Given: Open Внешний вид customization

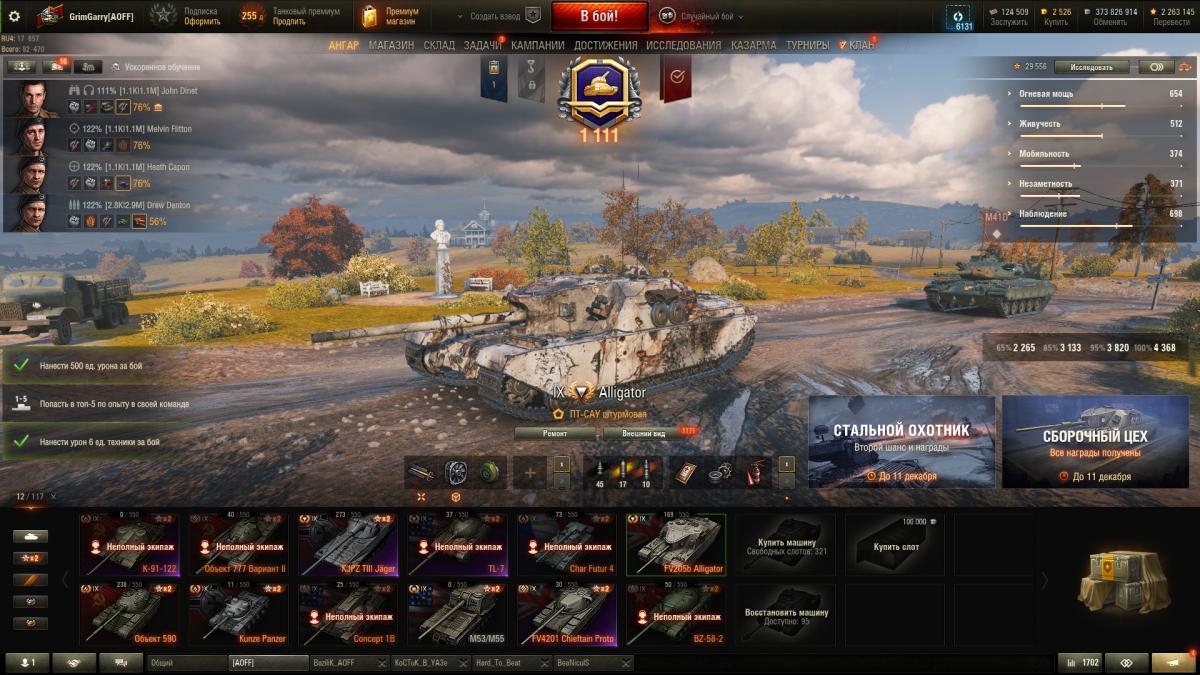Looking at the screenshot, I should coord(644,433).
